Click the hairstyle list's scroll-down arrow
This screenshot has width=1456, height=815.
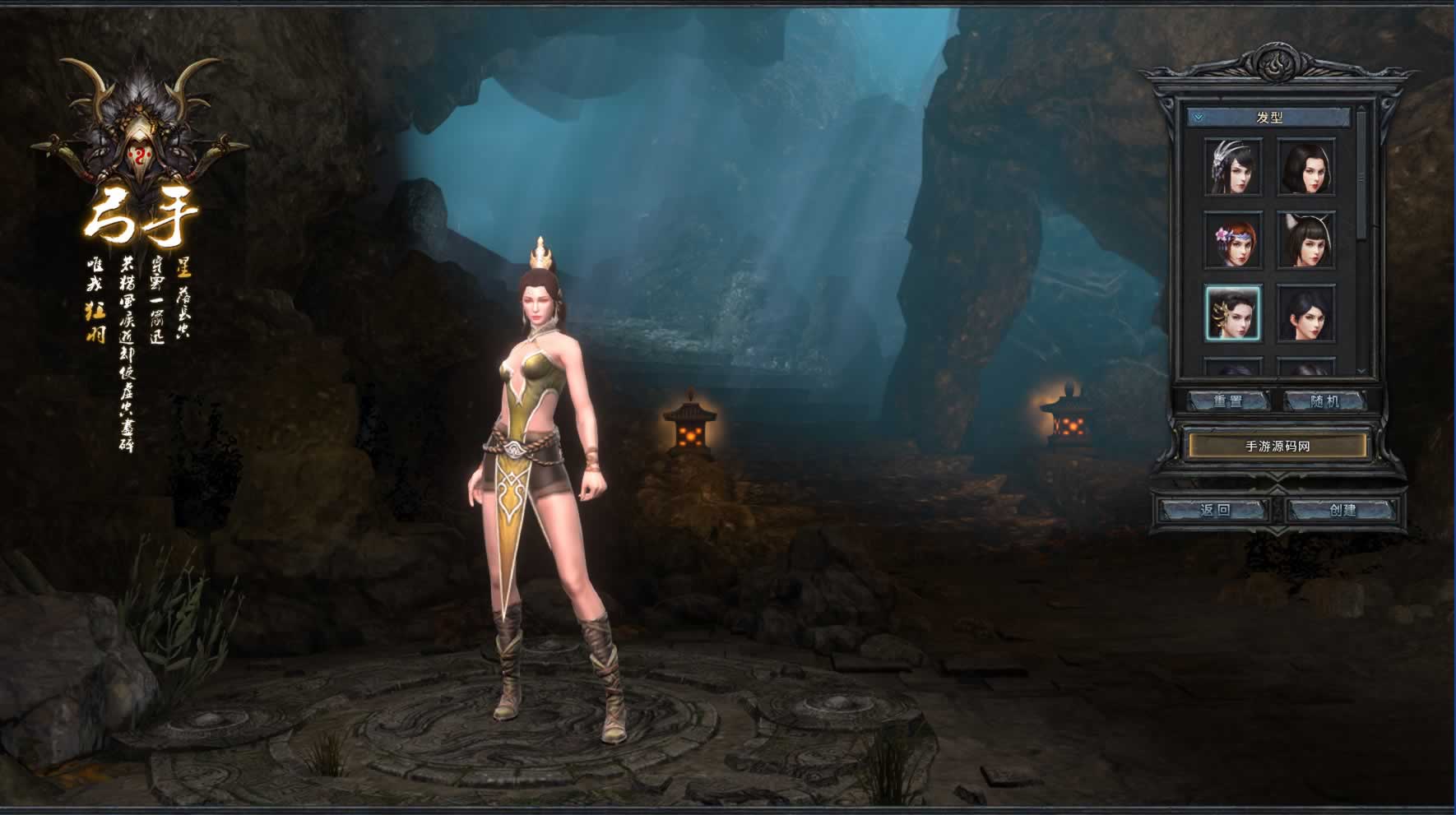[x=1361, y=372]
